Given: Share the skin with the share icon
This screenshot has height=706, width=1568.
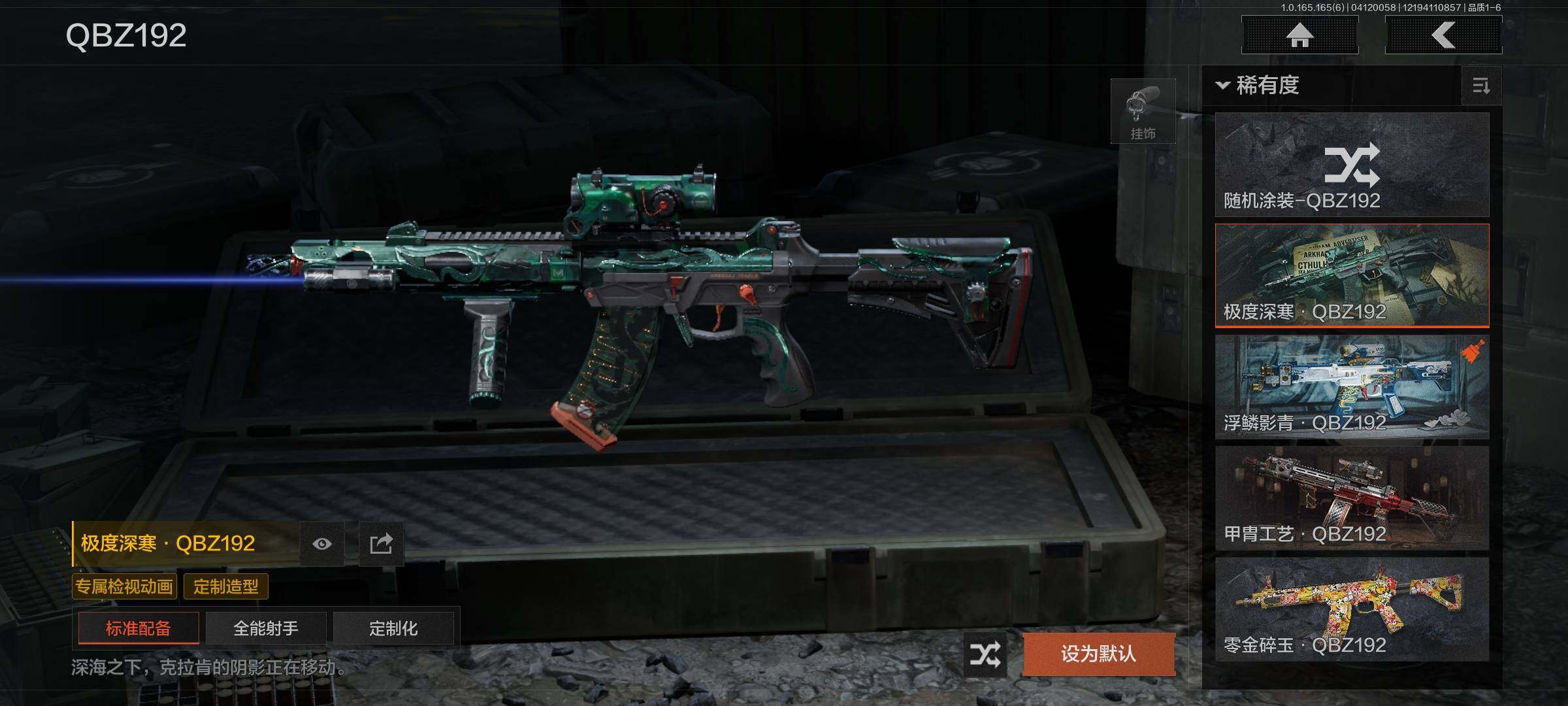Looking at the screenshot, I should coord(381,544).
